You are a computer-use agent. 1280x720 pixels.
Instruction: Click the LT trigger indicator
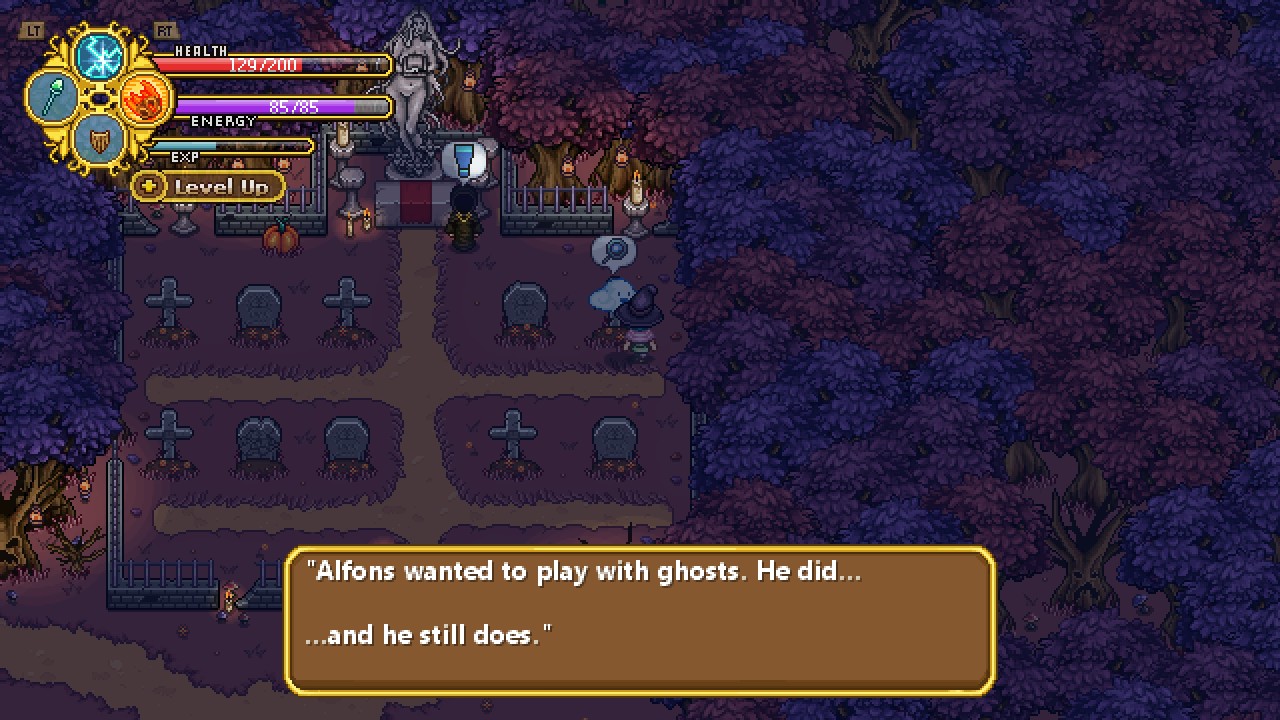pyautogui.click(x=33, y=29)
